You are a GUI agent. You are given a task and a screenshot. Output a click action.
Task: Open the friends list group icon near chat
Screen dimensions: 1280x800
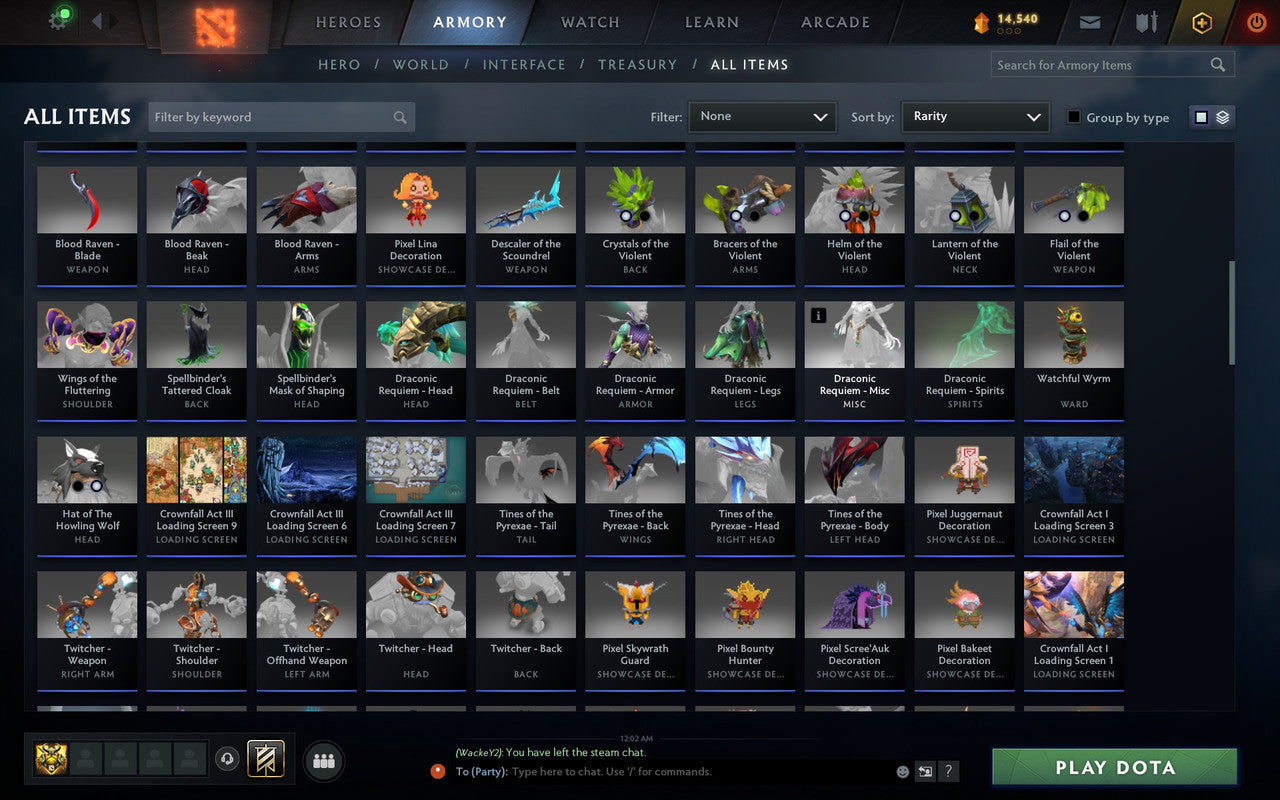[x=324, y=760]
